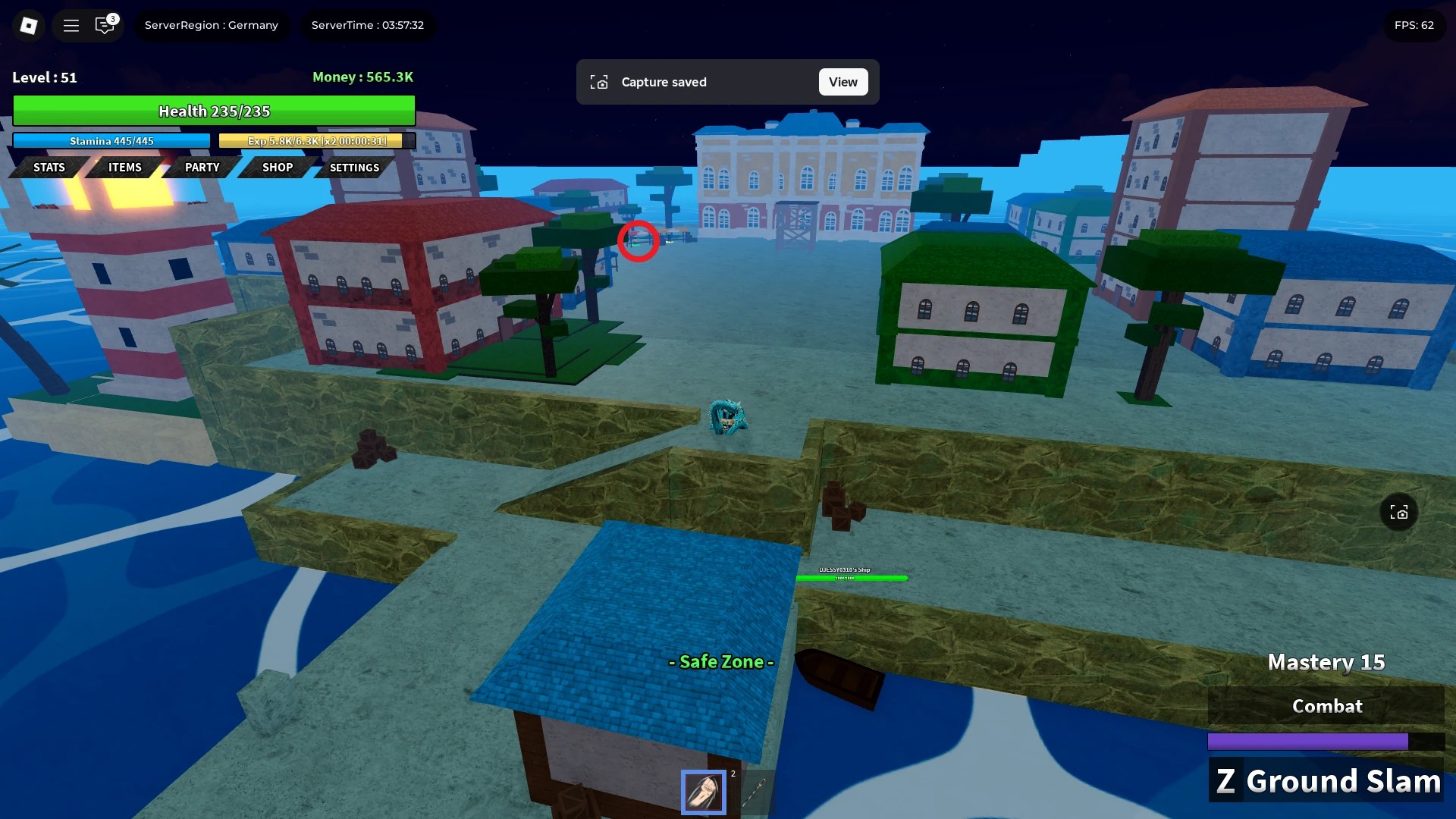Viewport: 1456px width, 819px height.
Task: Click the FPS: 62 indicator
Action: (1415, 25)
